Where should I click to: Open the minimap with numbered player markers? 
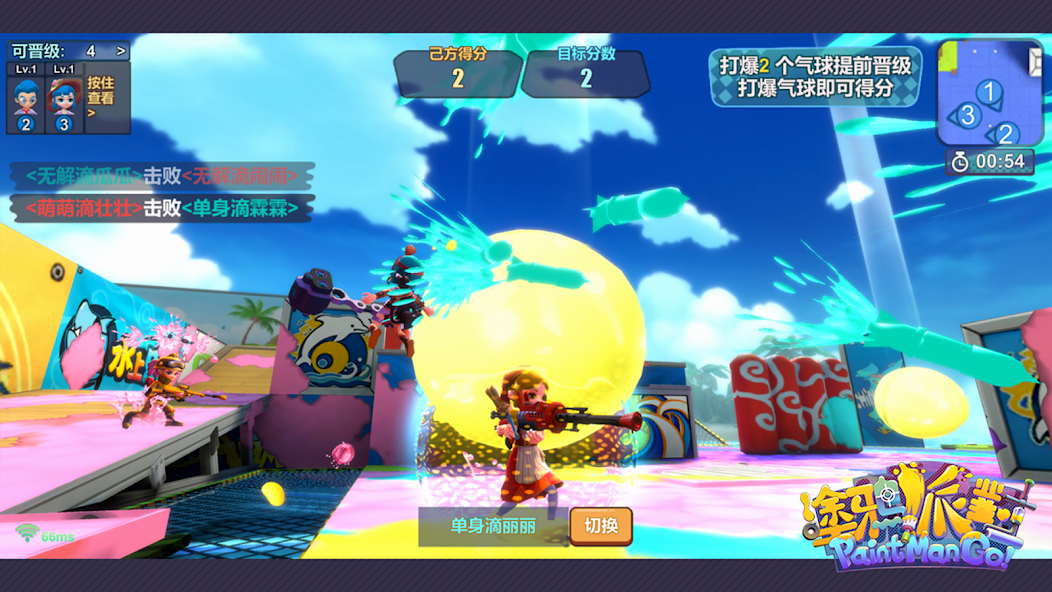988,93
